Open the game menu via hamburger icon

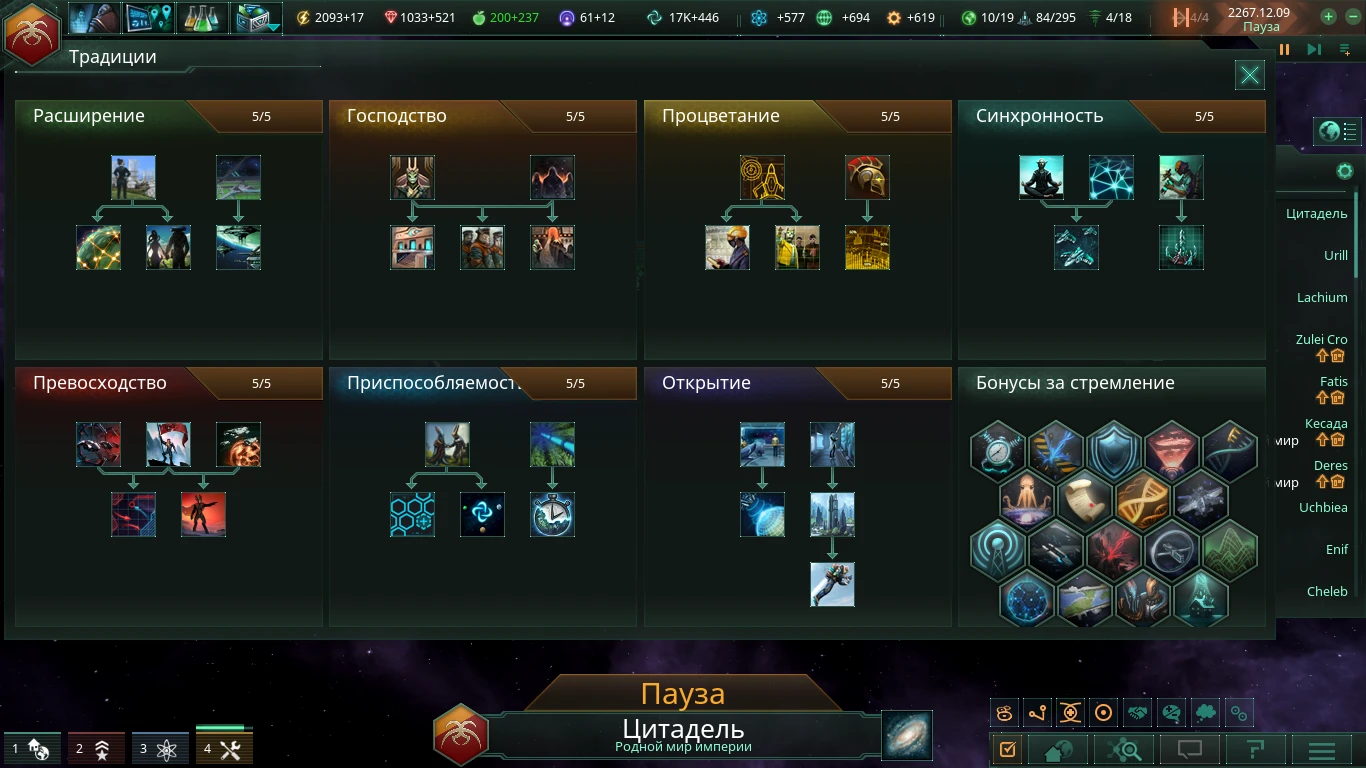pos(1319,748)
